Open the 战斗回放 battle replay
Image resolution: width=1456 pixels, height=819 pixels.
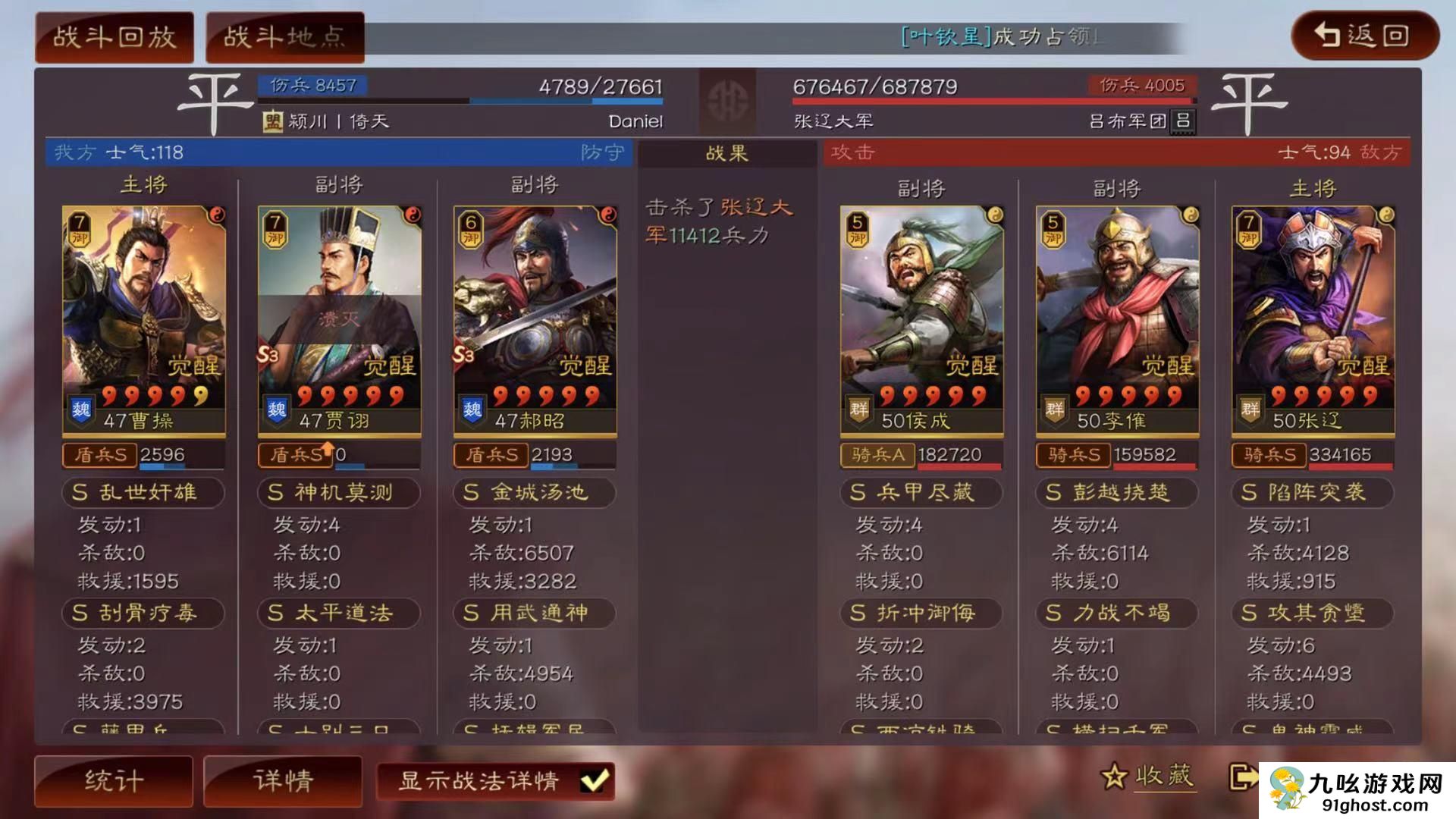[x=115, y=36]
